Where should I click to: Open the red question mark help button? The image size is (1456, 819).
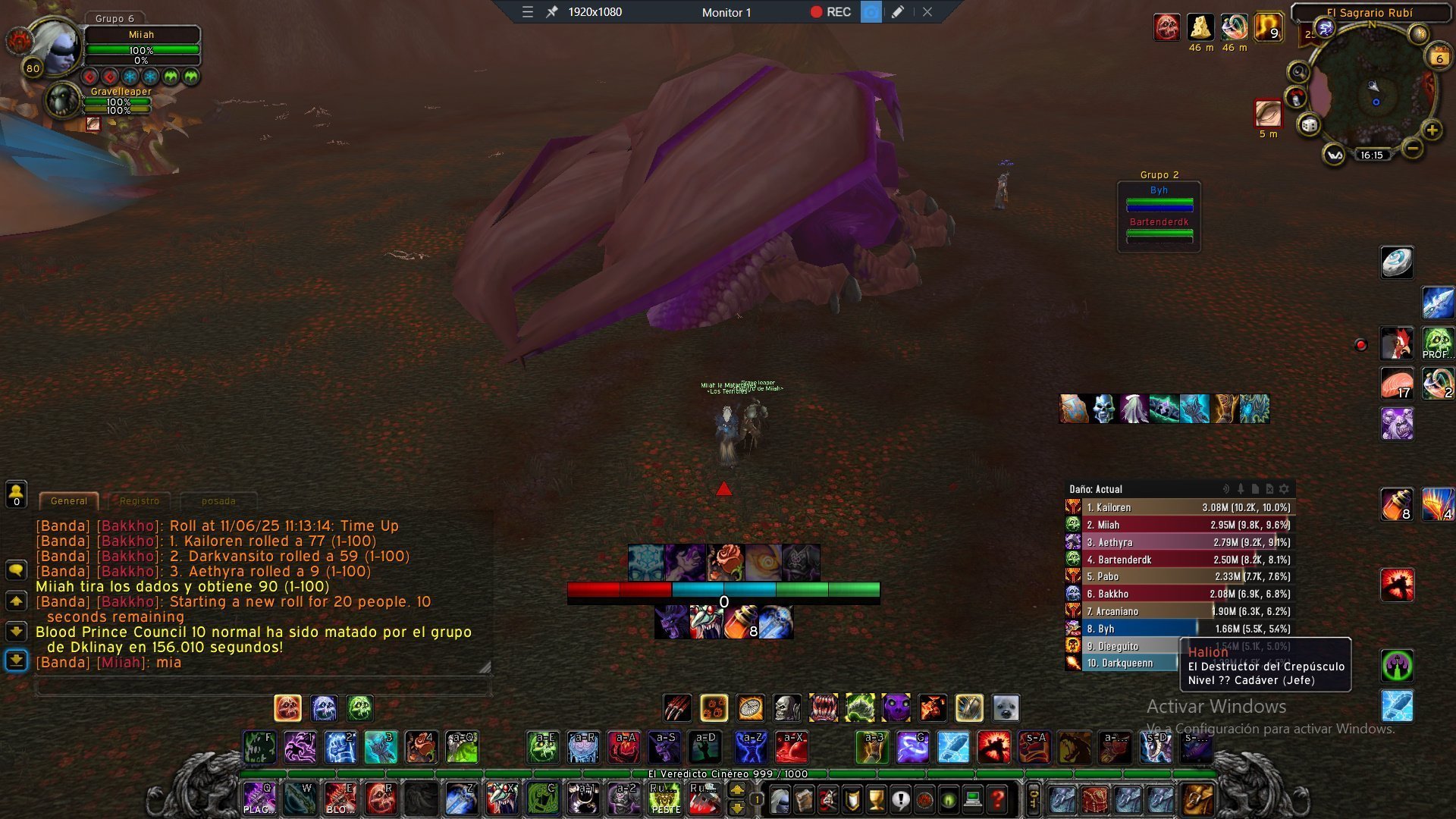click(998, 799)
